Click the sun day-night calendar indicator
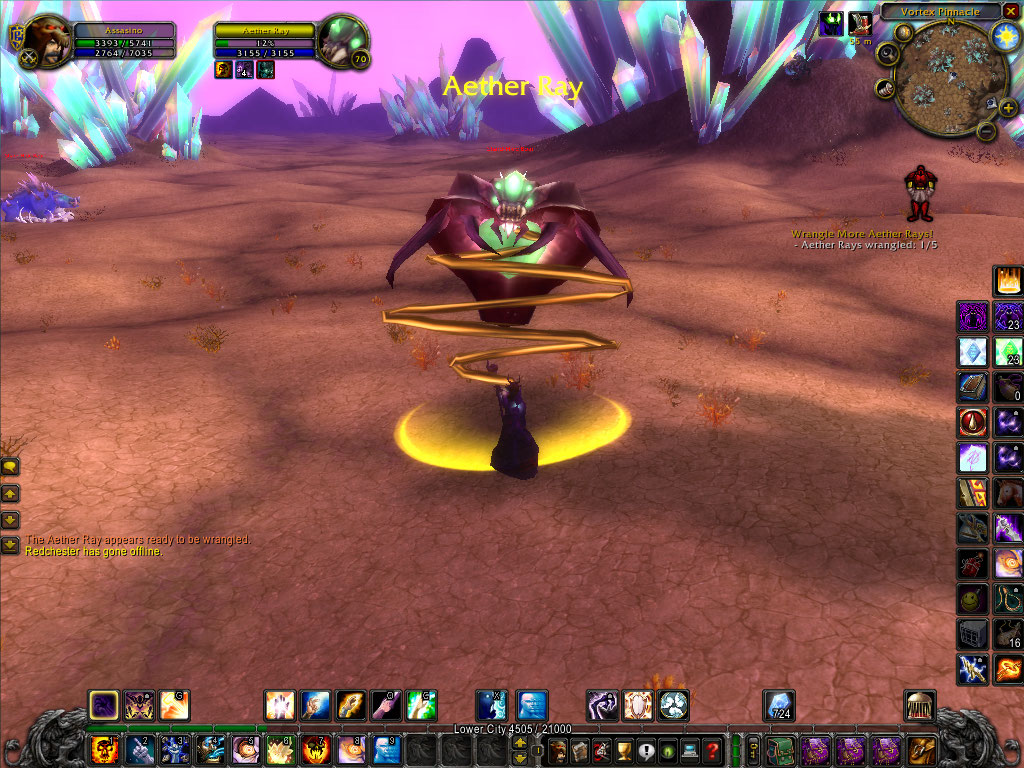The image size is (1024, 768). tap(1004, 36)
